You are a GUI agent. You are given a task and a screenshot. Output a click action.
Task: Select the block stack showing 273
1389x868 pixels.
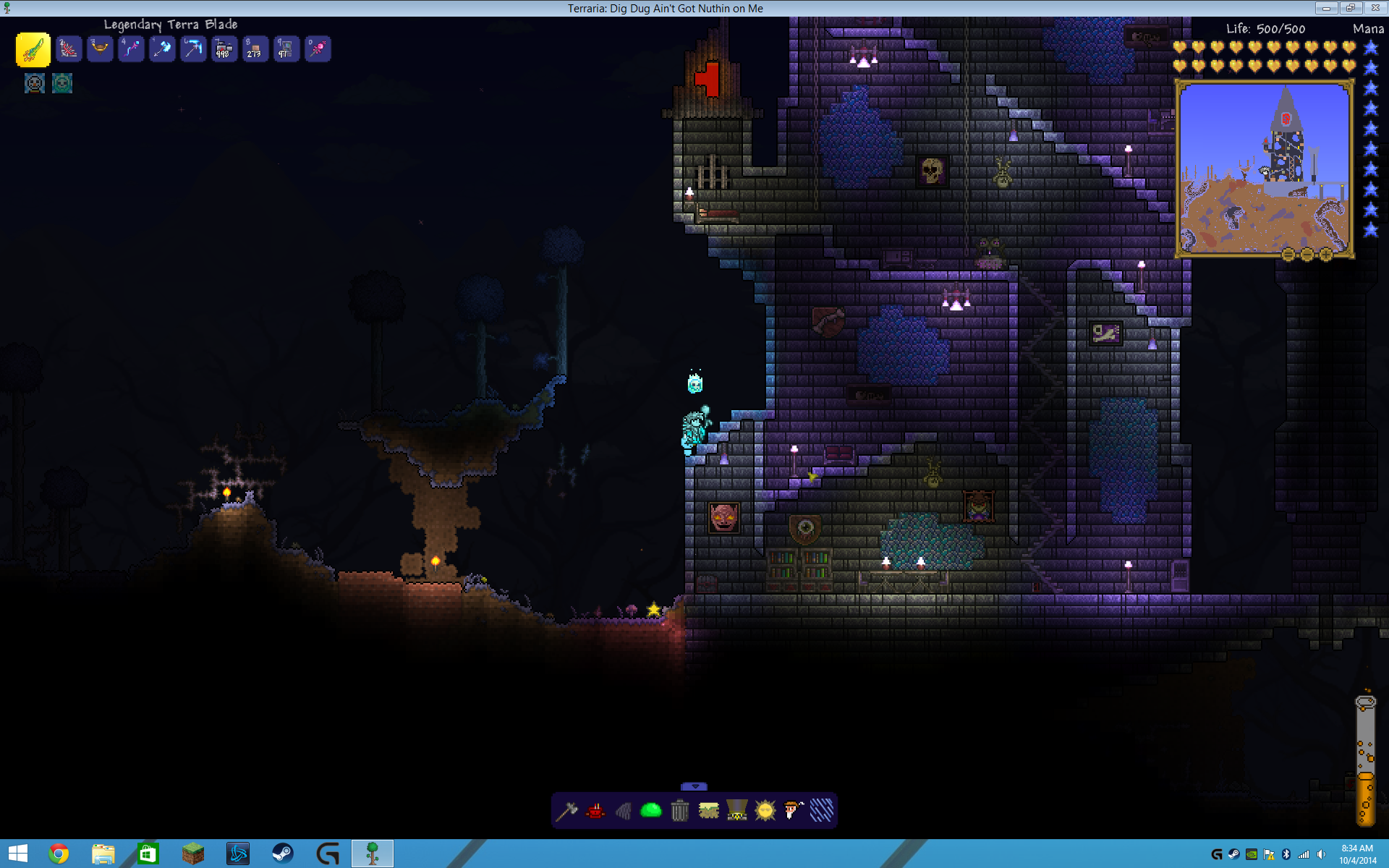tap(255, 49)
